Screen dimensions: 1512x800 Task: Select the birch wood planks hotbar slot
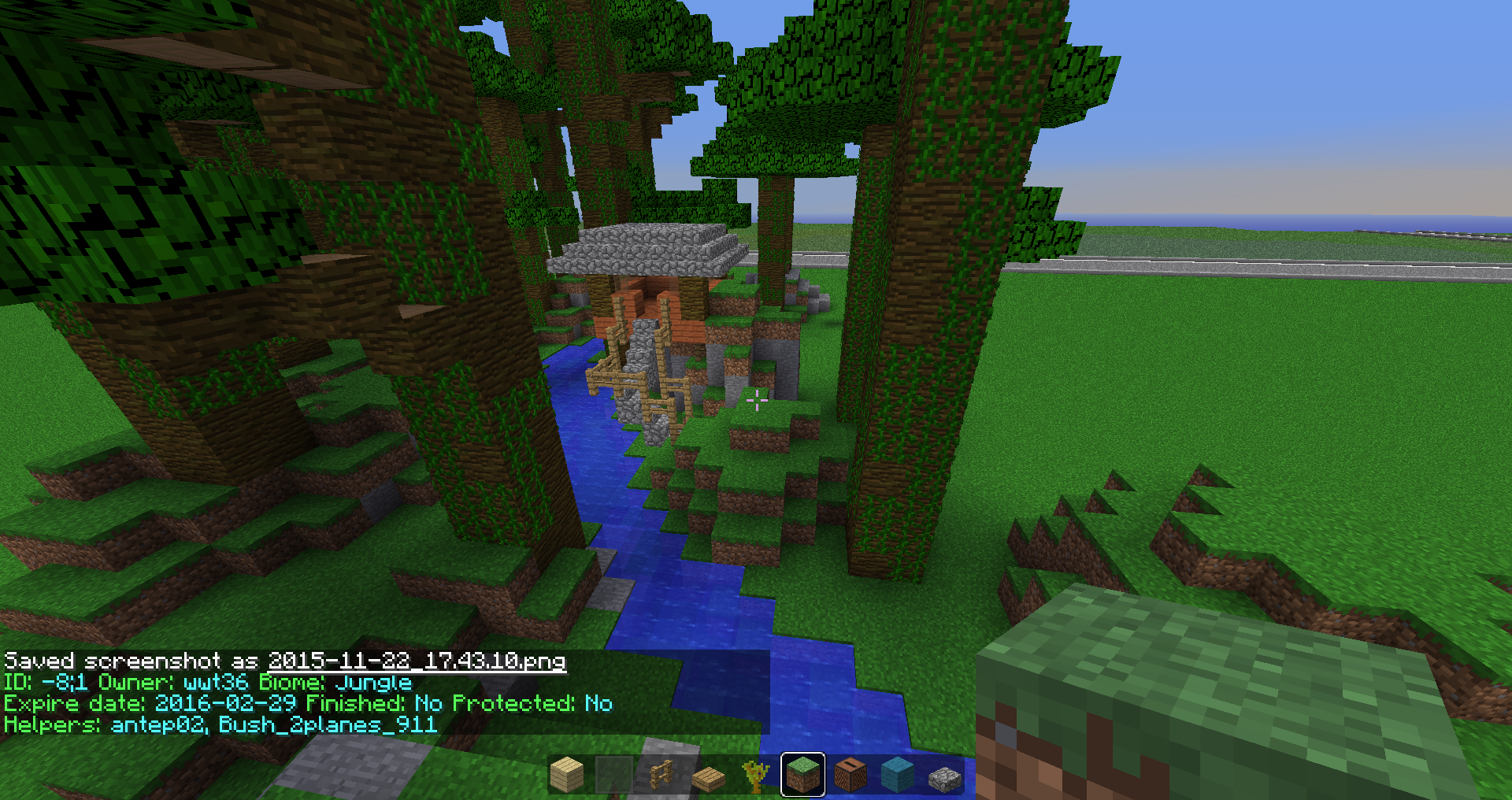click(567, 775)
